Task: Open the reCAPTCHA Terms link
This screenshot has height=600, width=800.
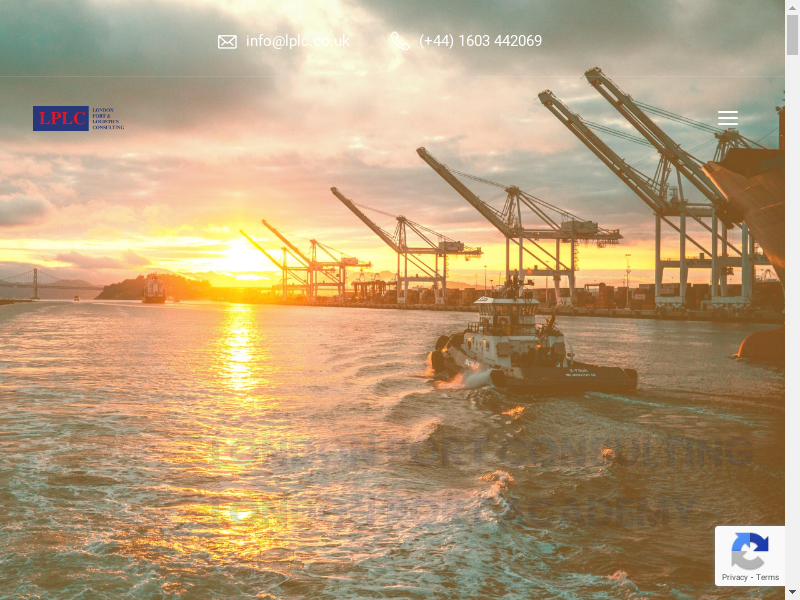Action: 768,577
